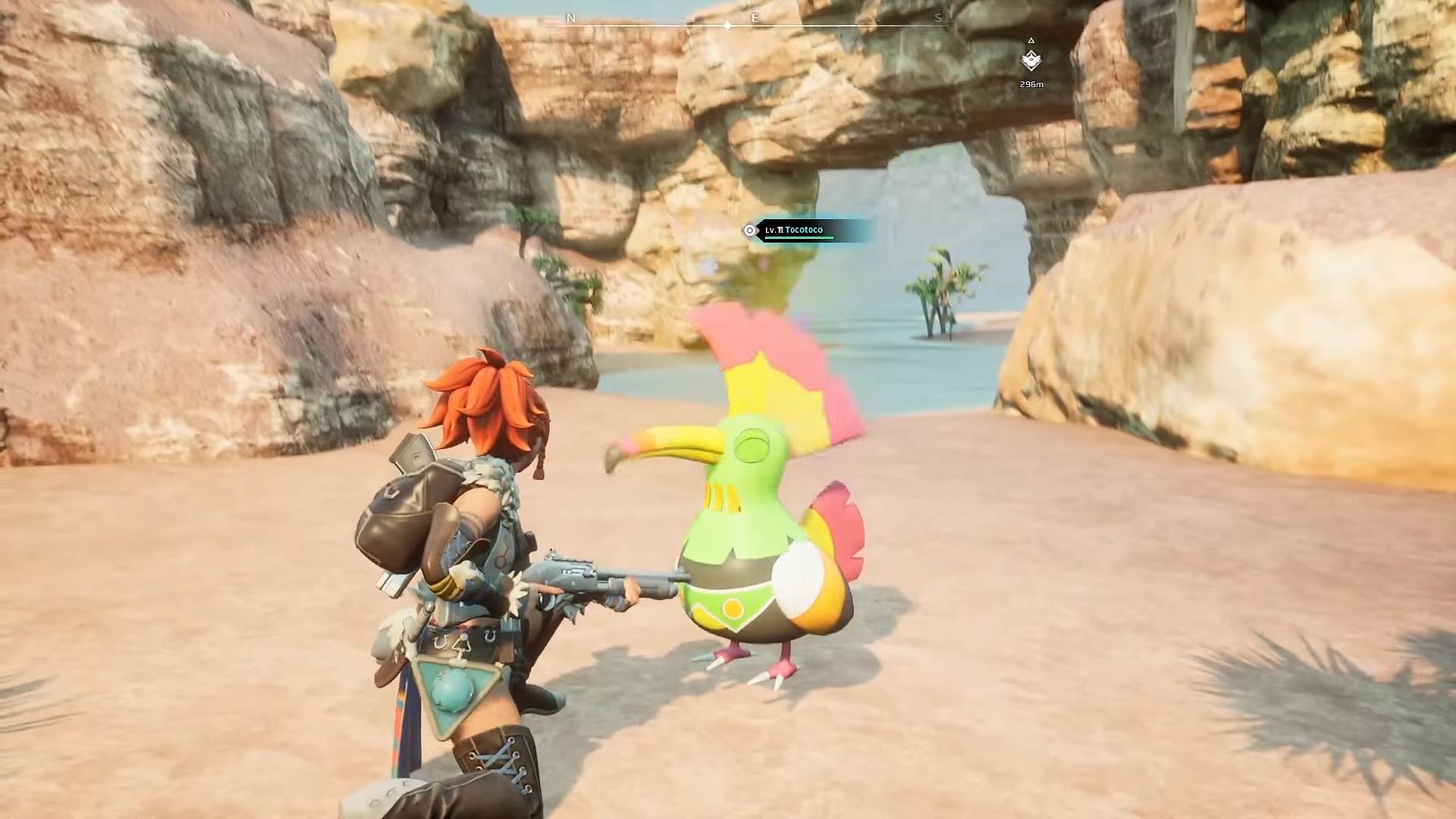Screen dimensions: 1456x819
Task: Select the N marker on the compass bar
Action: coord(570,17)
